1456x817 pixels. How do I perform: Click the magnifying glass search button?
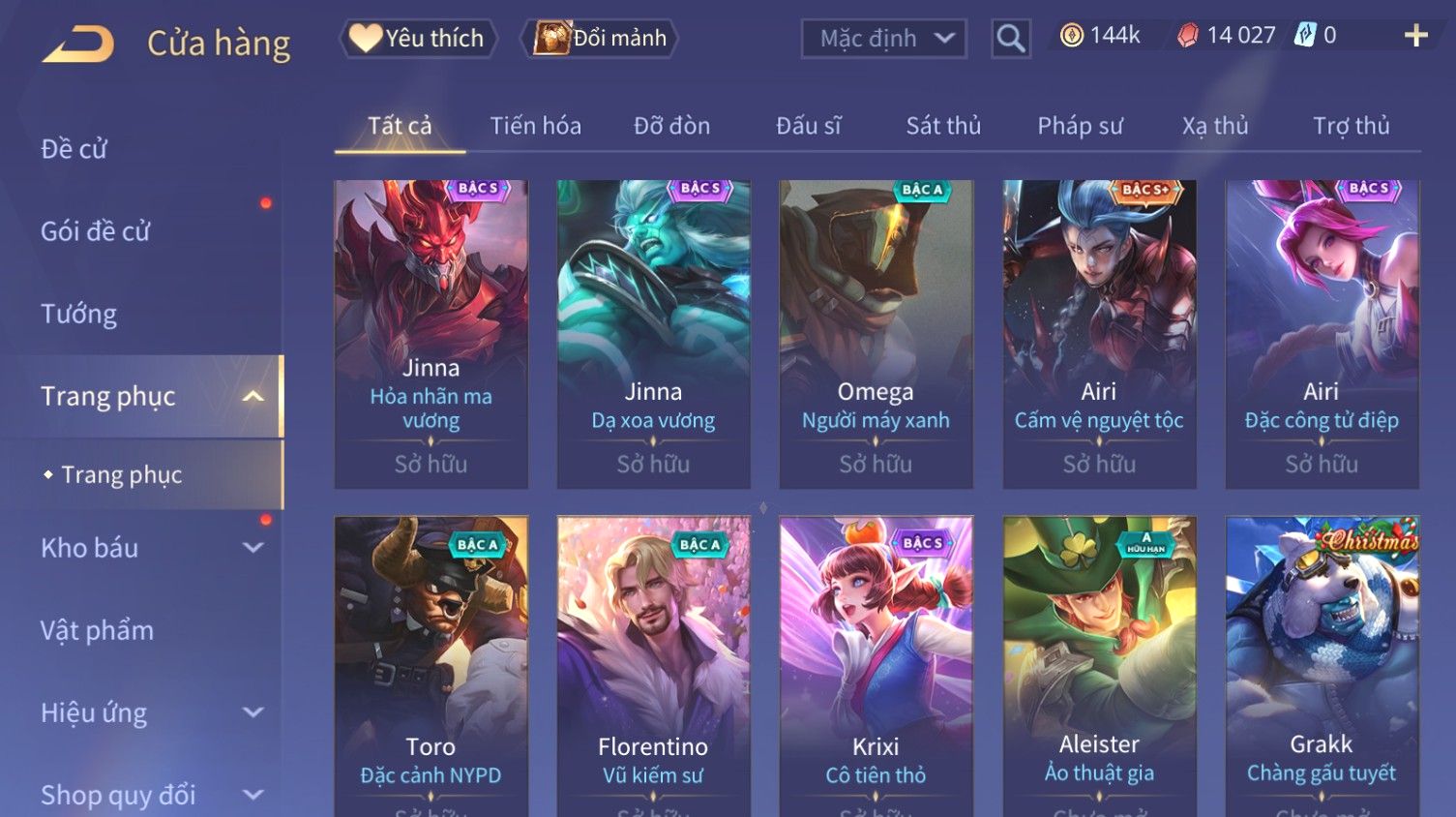coord(1010,39)
